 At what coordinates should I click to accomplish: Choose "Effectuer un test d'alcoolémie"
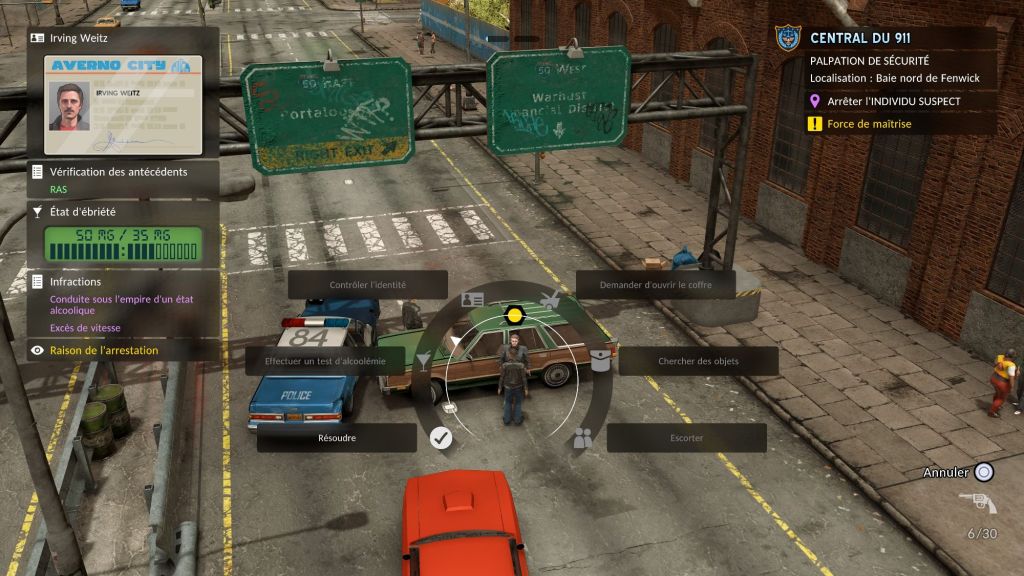325,361
